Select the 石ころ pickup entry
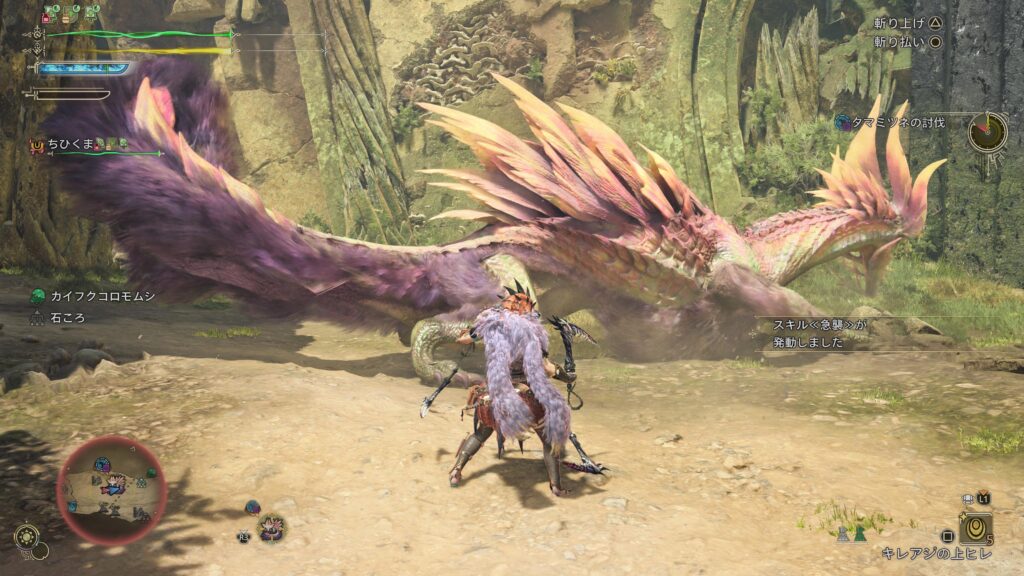This screenshot has width=1024, height=576. tap(67, 317)
